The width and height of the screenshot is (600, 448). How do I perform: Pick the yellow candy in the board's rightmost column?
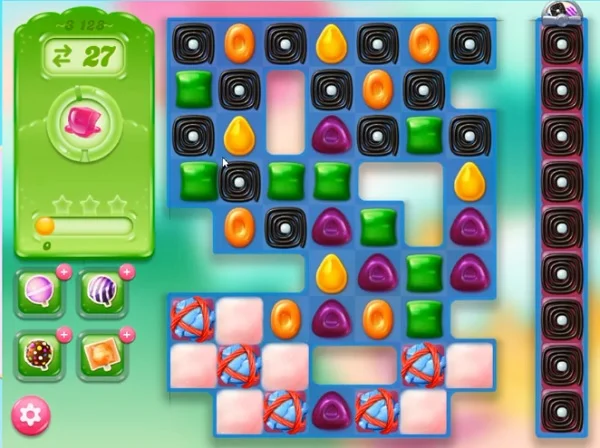tap(468, 180)
